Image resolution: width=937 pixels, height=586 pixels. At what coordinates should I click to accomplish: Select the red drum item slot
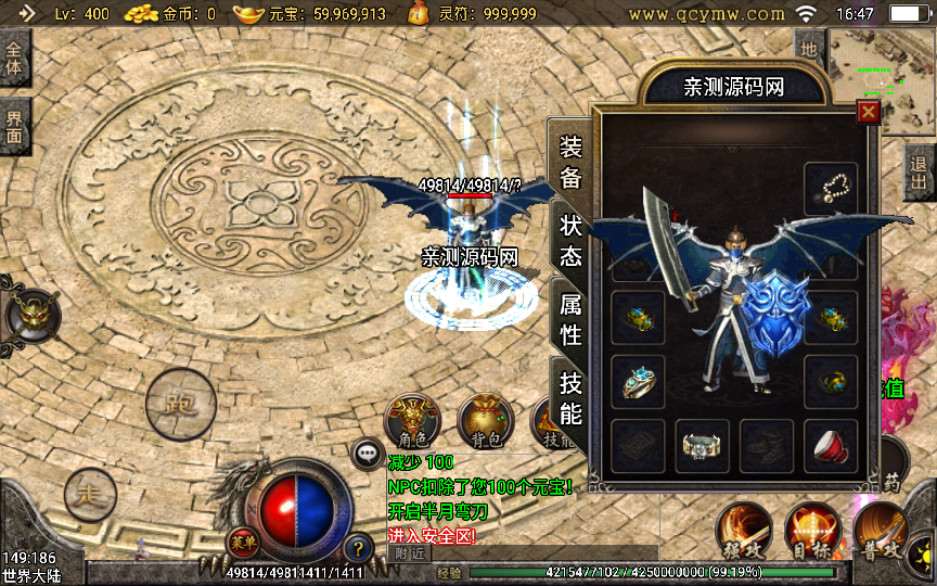(831, 444)
